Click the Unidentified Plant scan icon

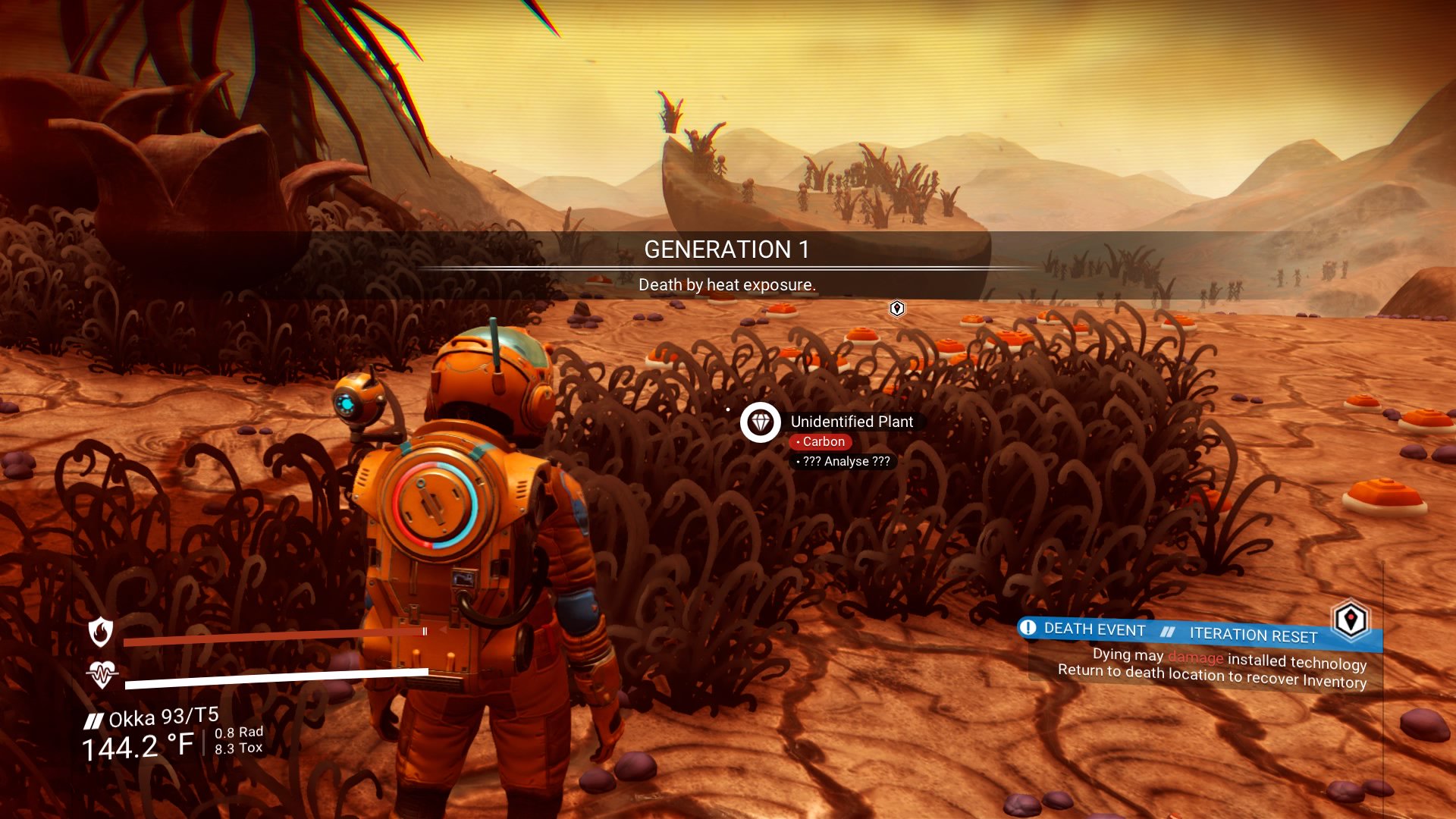(x=761, y=422)
